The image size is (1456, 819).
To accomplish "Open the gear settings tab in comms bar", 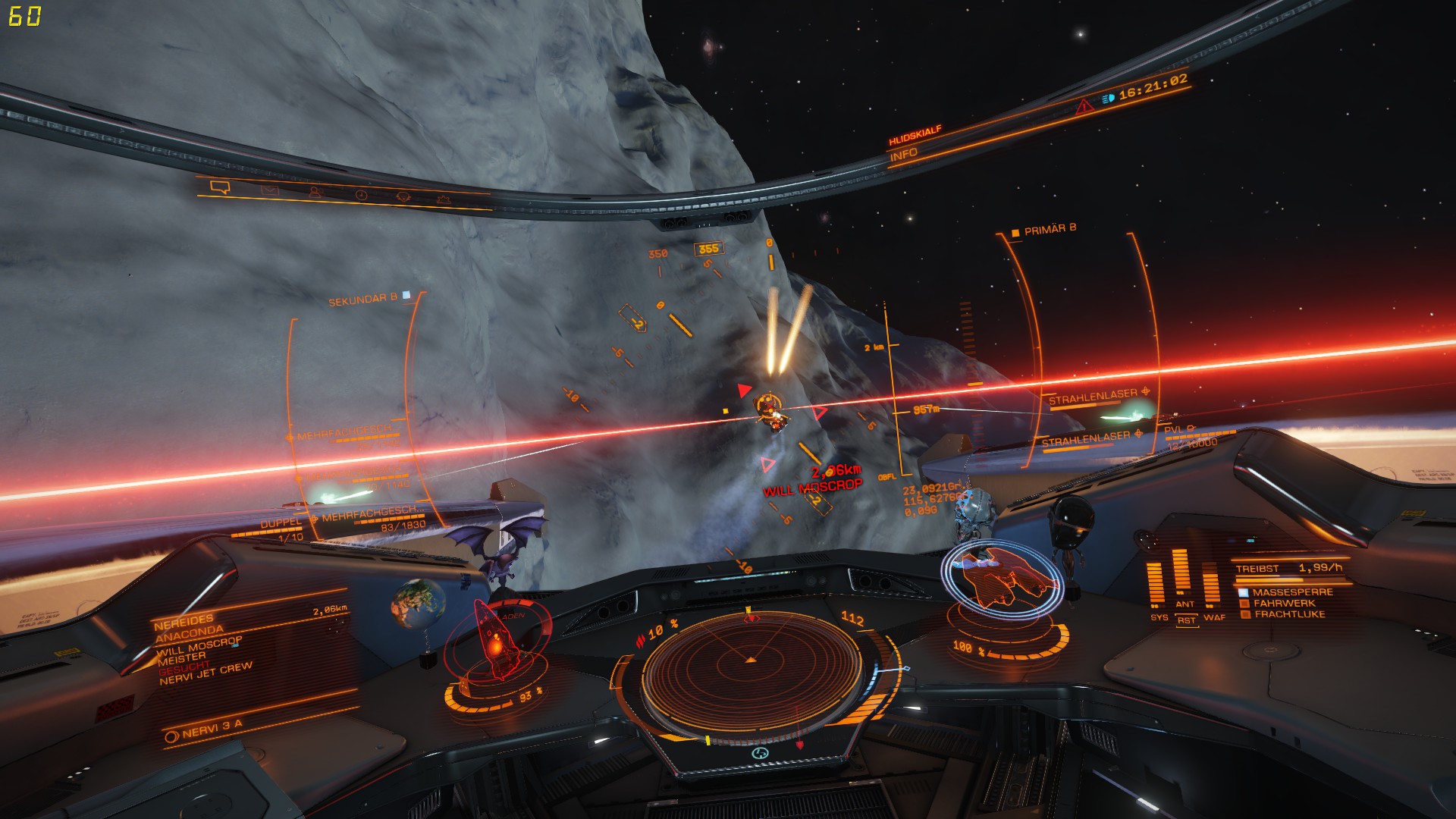I will 403,196.
